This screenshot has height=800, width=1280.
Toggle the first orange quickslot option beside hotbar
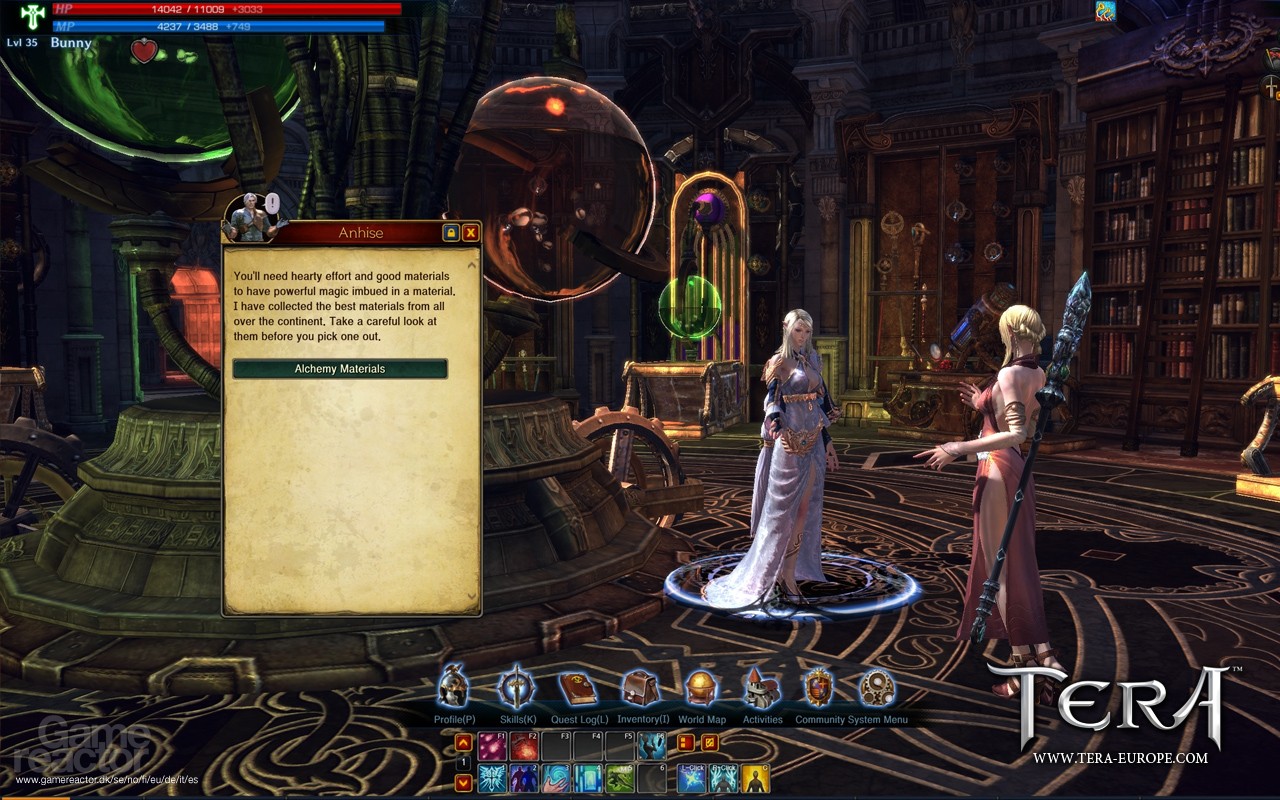point(687,742)
